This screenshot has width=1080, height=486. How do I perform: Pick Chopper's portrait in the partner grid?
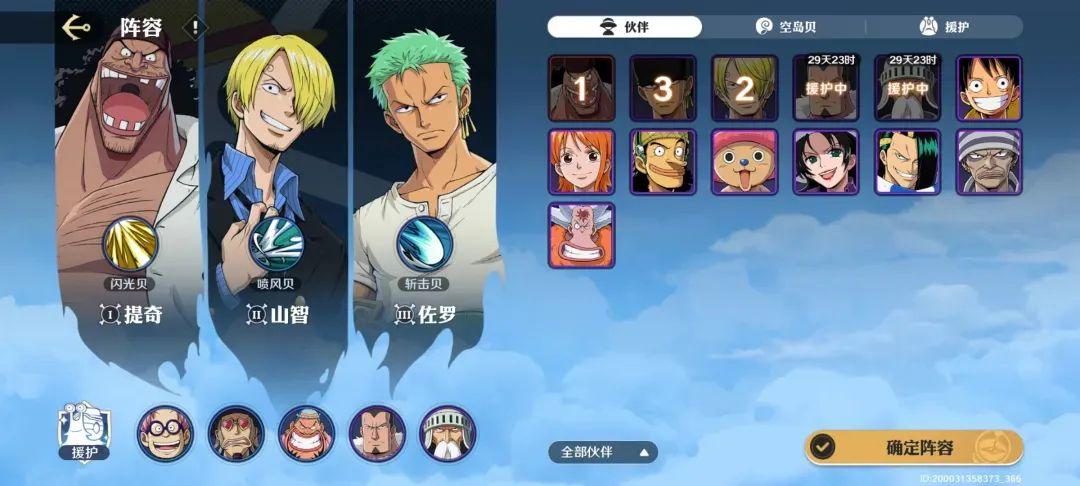(744, 162)
